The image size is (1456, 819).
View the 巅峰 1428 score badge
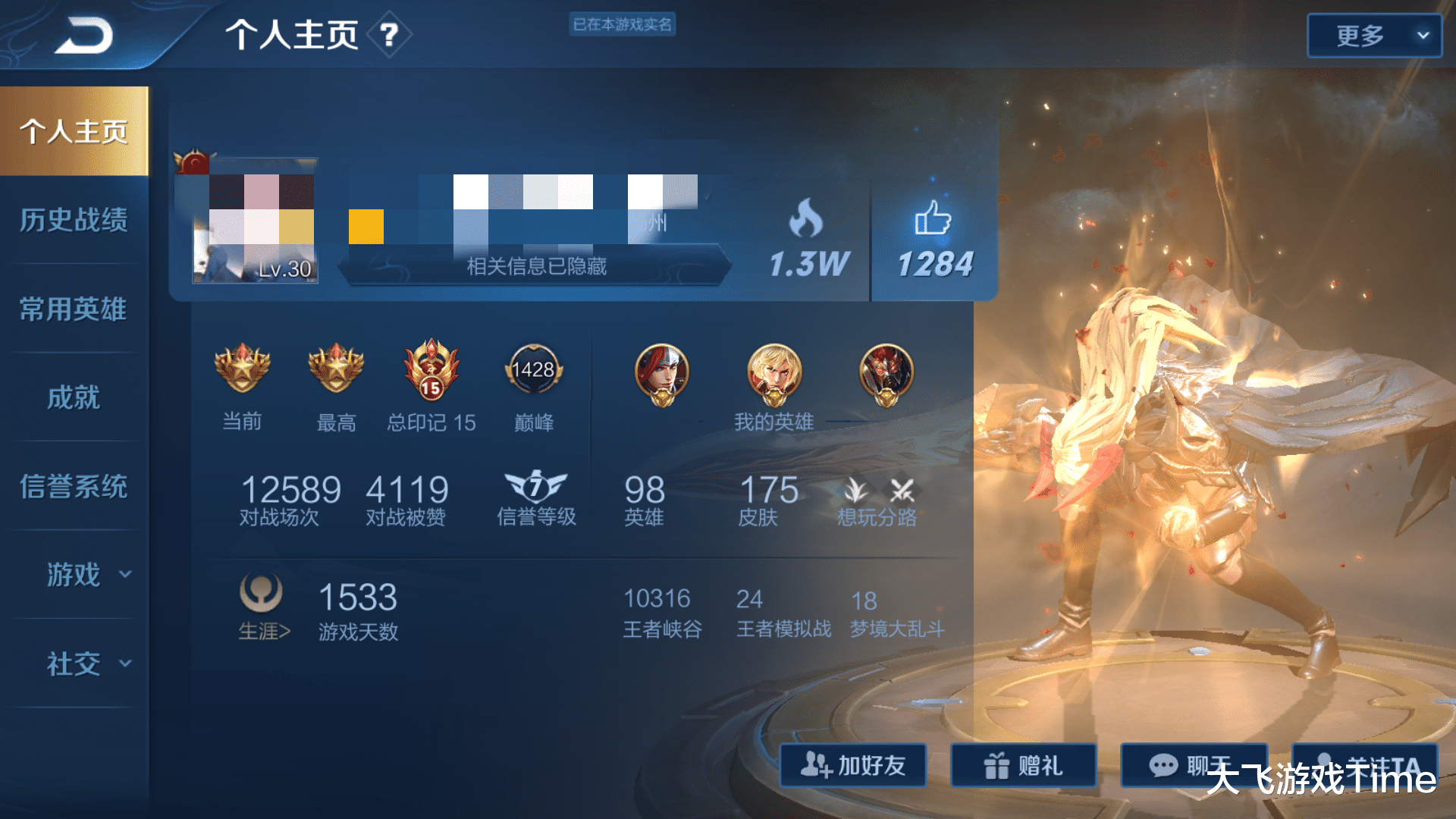point(533,370)
